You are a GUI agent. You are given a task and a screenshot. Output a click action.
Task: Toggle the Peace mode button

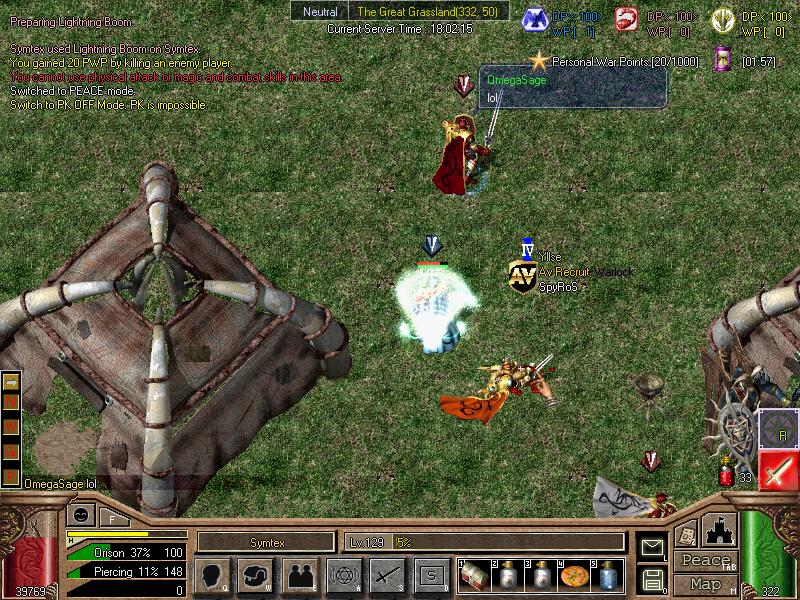pos(705,561)
